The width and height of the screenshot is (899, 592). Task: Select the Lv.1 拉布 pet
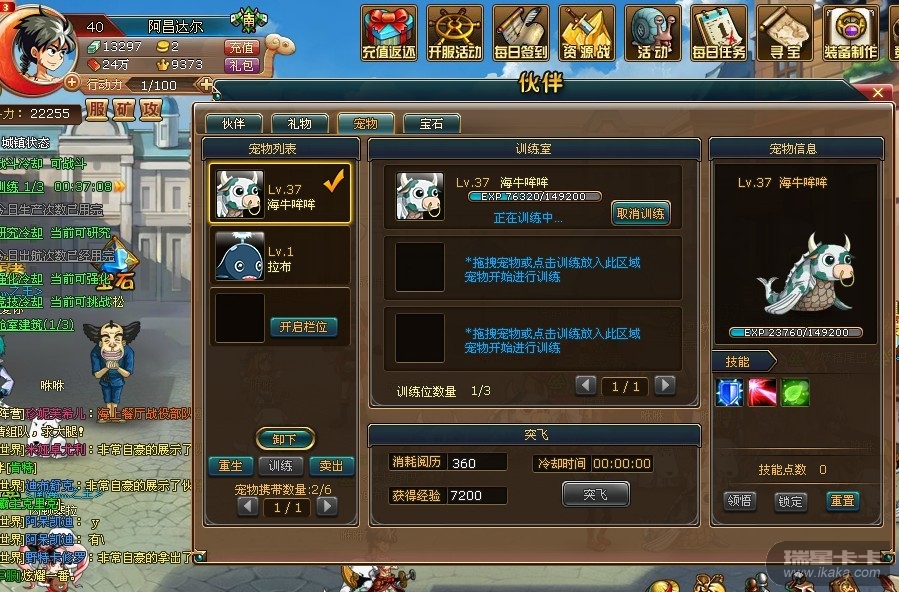pyautogui.click(x=280, y=255)
